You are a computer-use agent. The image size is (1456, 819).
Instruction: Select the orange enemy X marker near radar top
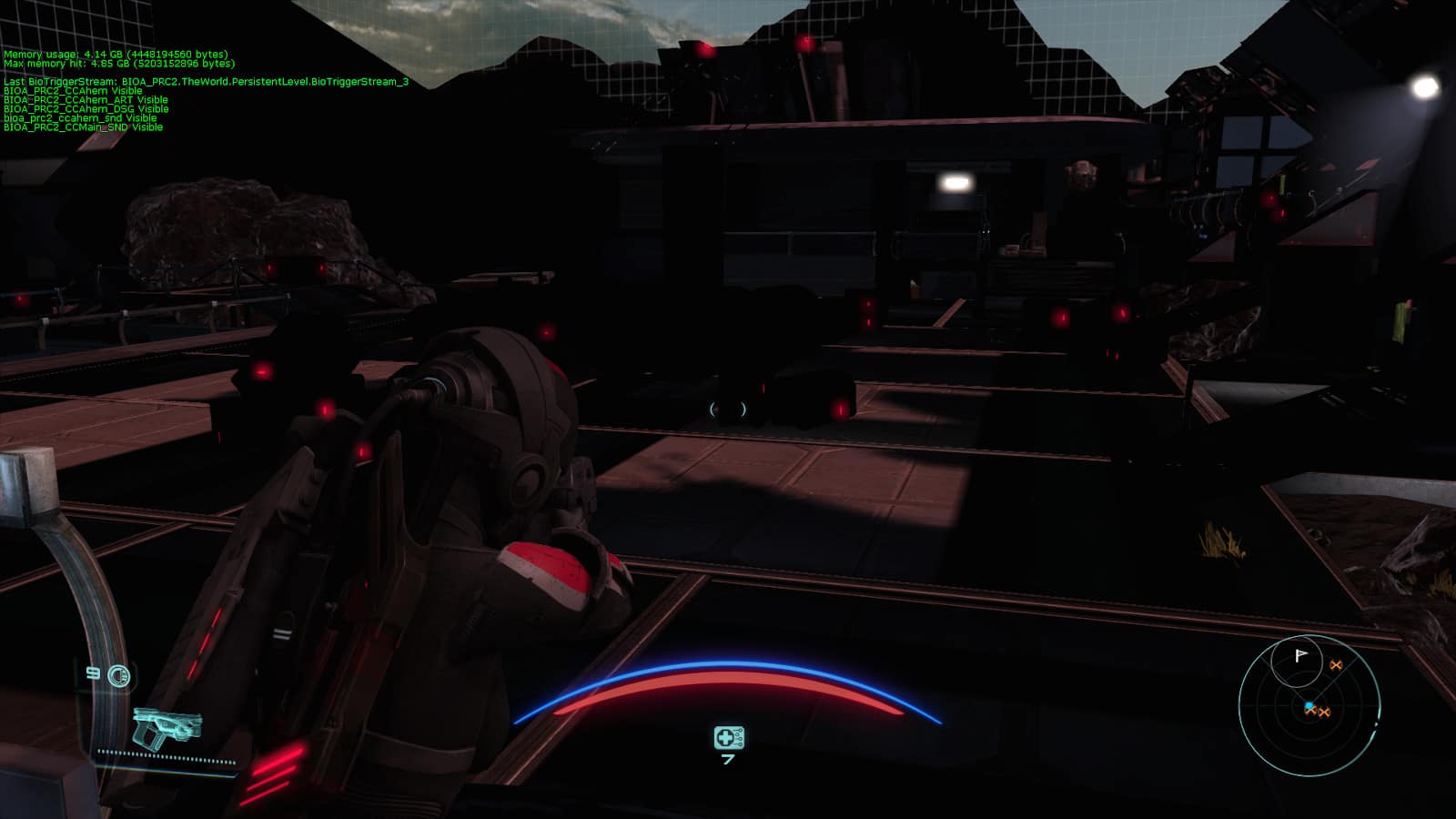(x=1336, y=665)
